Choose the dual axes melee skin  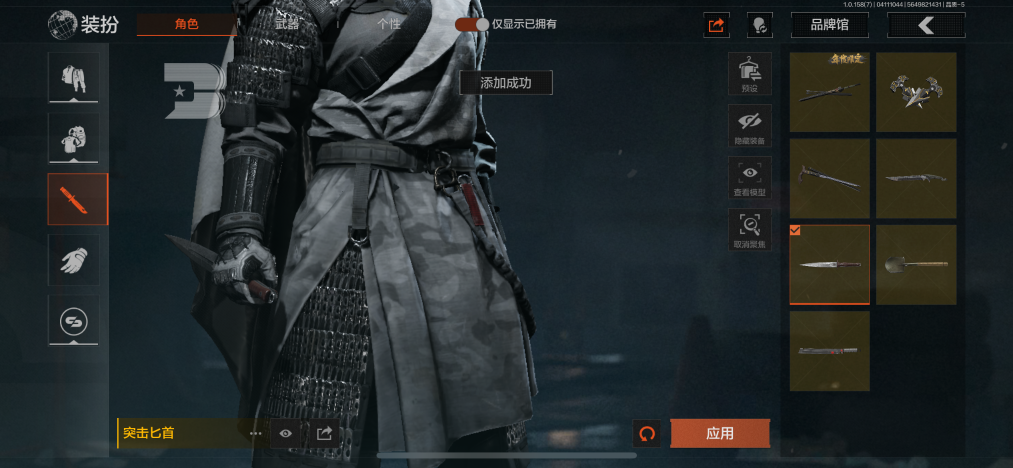click(x=916, y=92)
